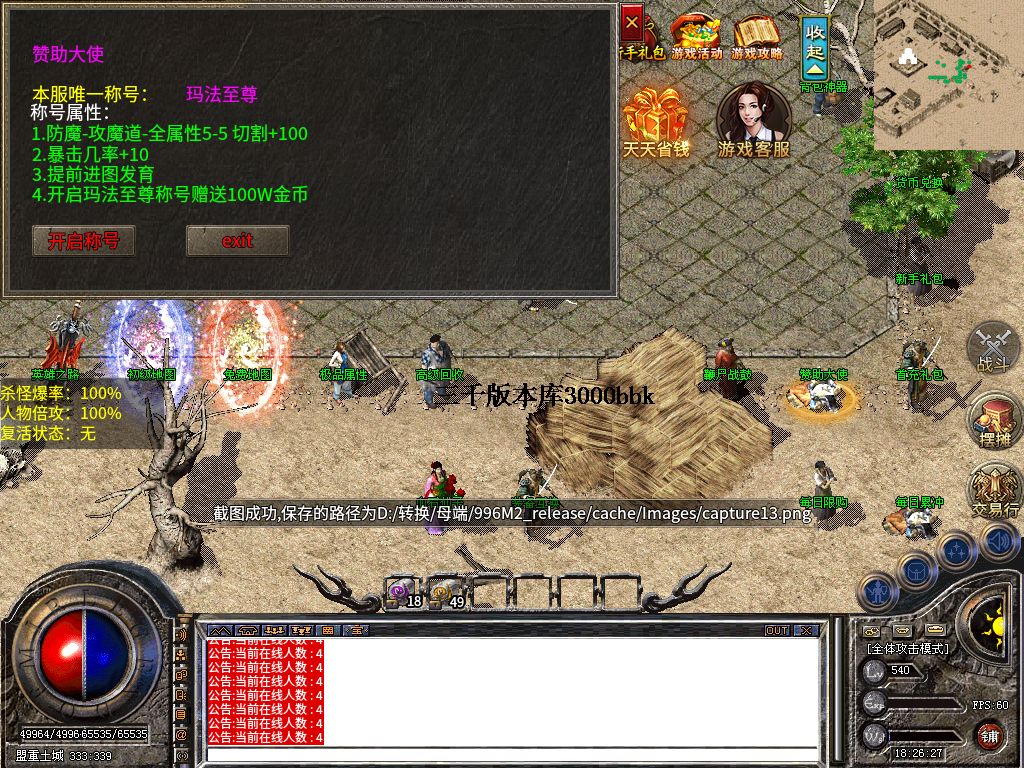Image resolution: width=1024 pixels, height=768 pixels.
Task: Close the dialog with the red X
Action: pos(632,20)
